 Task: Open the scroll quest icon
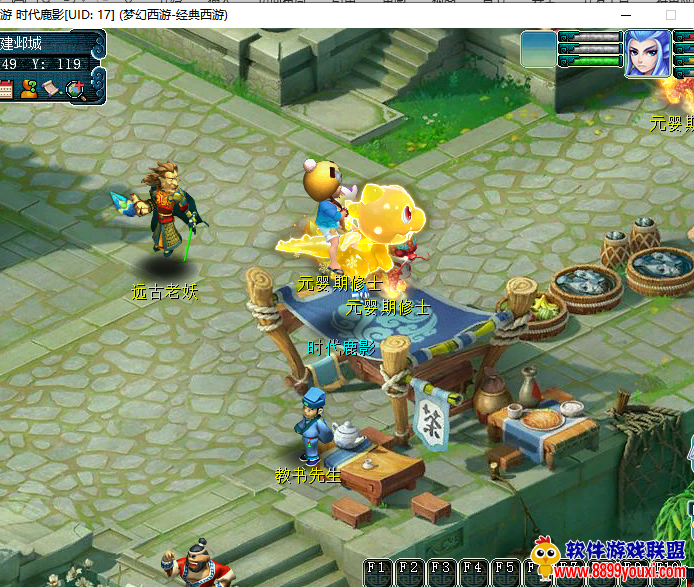[52, 89]
